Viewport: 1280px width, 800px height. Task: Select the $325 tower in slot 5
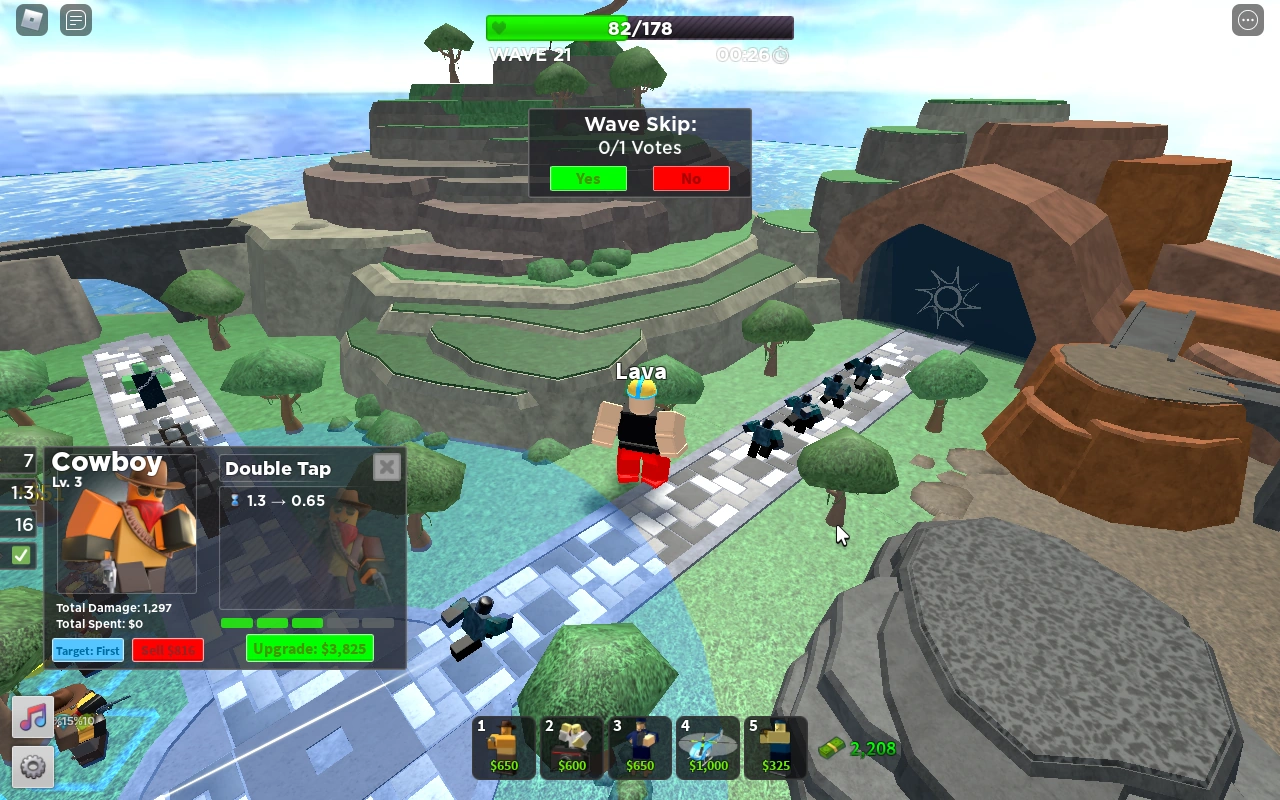[x=775, y=747]
